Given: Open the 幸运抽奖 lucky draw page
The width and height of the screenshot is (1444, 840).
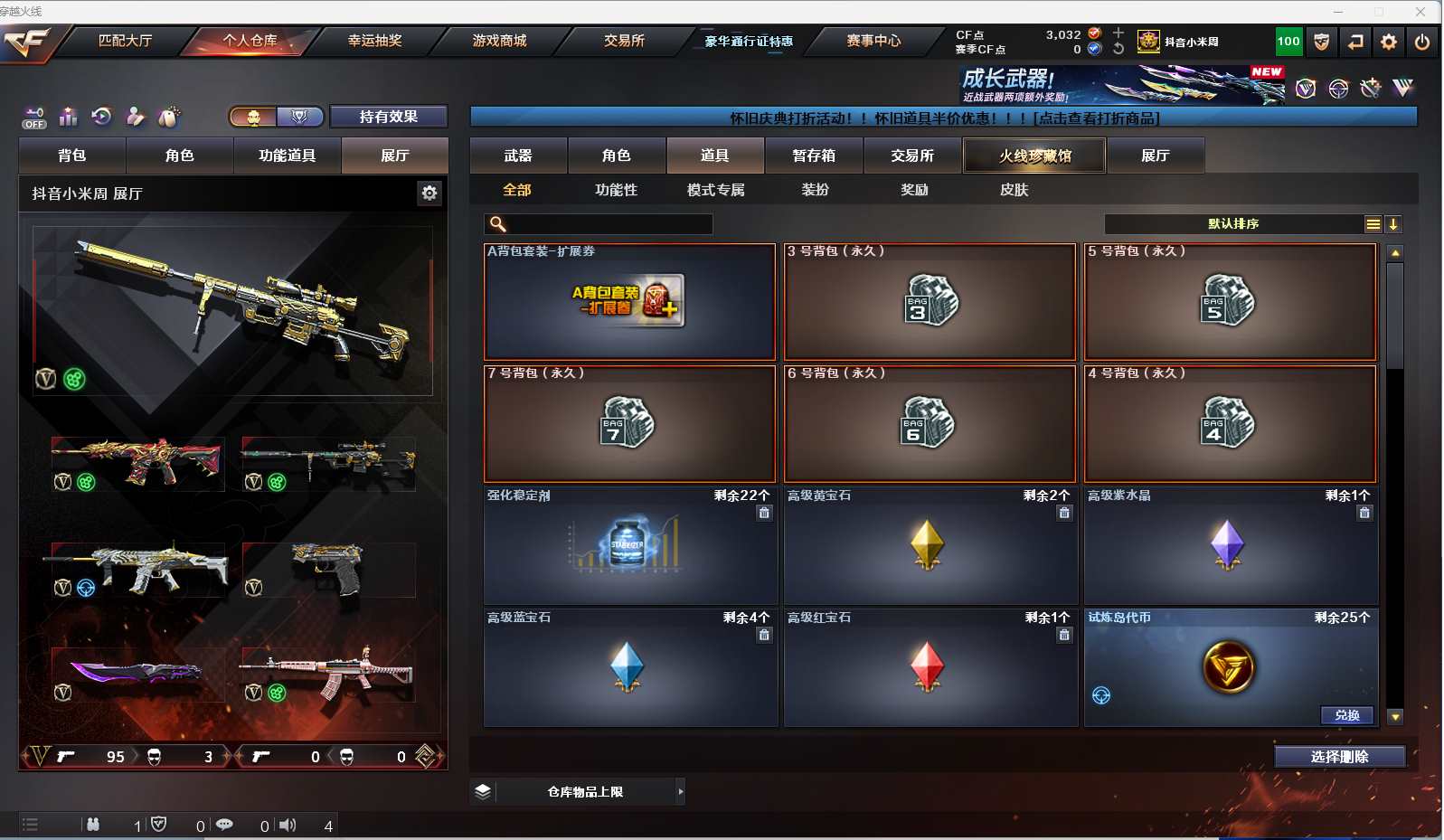Looking at the screenshot, I should [x=374, y=41].
